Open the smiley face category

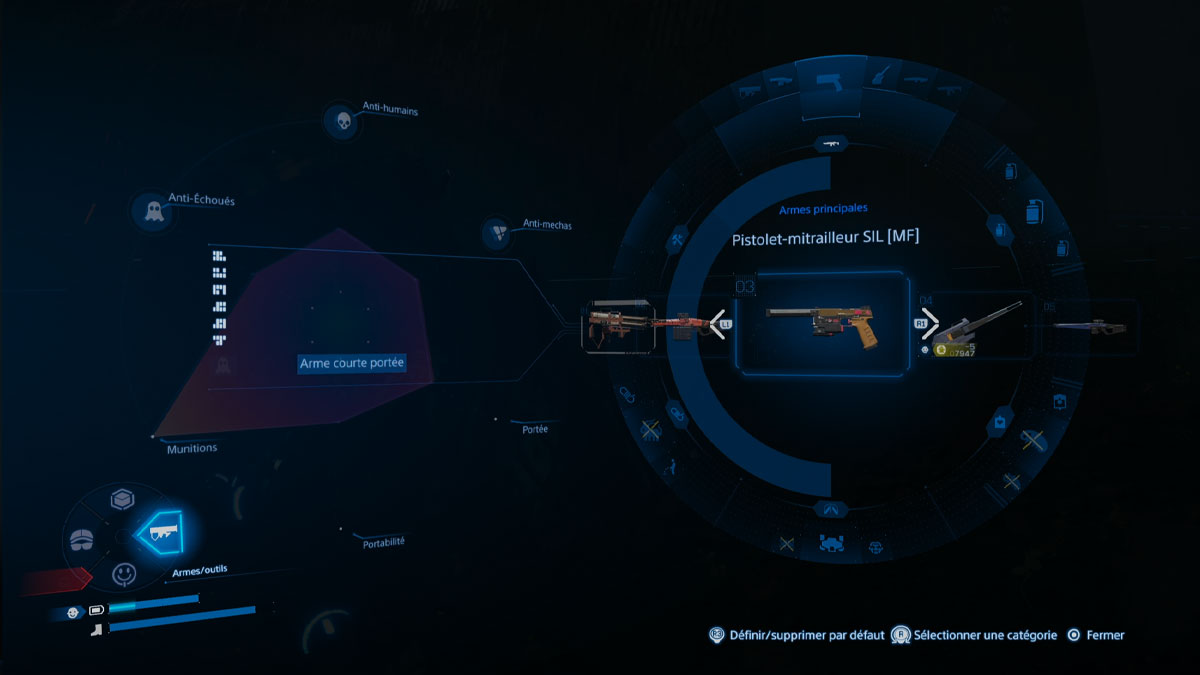point(123,575)
